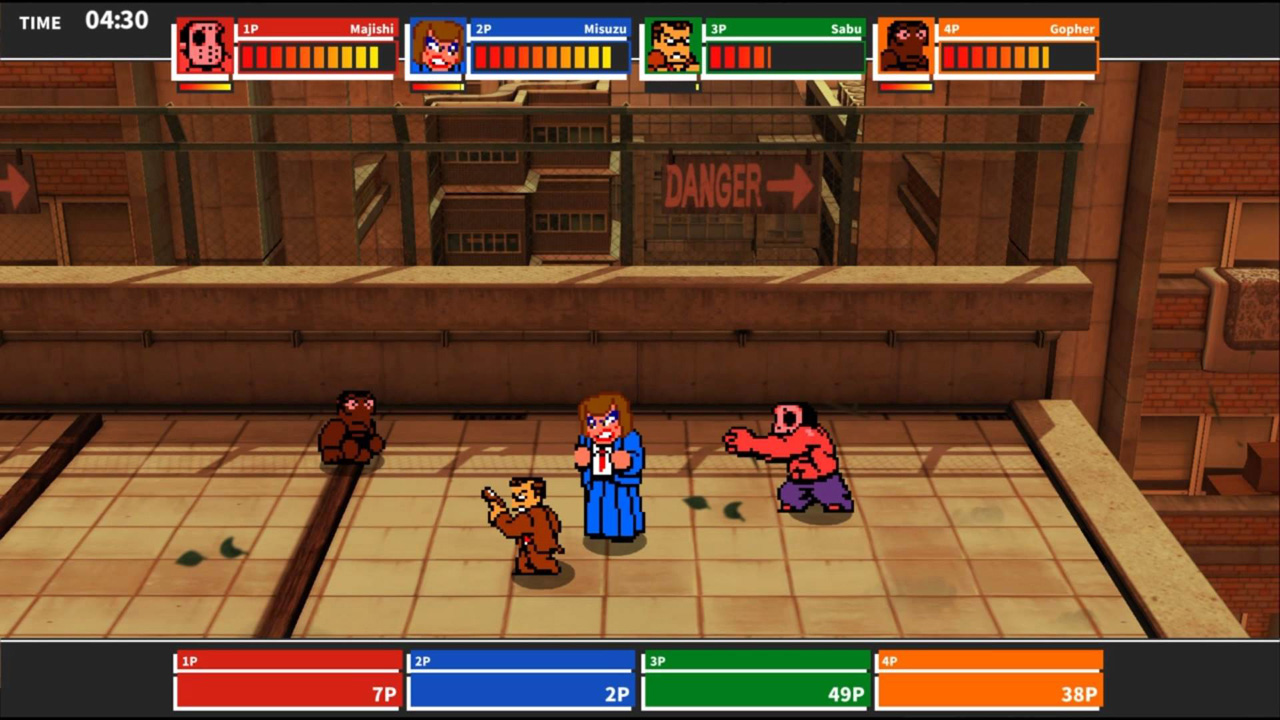Click the hockey-mask face icon in Majishi's panel
The image size is (1280, 720).
coord(205,45)
